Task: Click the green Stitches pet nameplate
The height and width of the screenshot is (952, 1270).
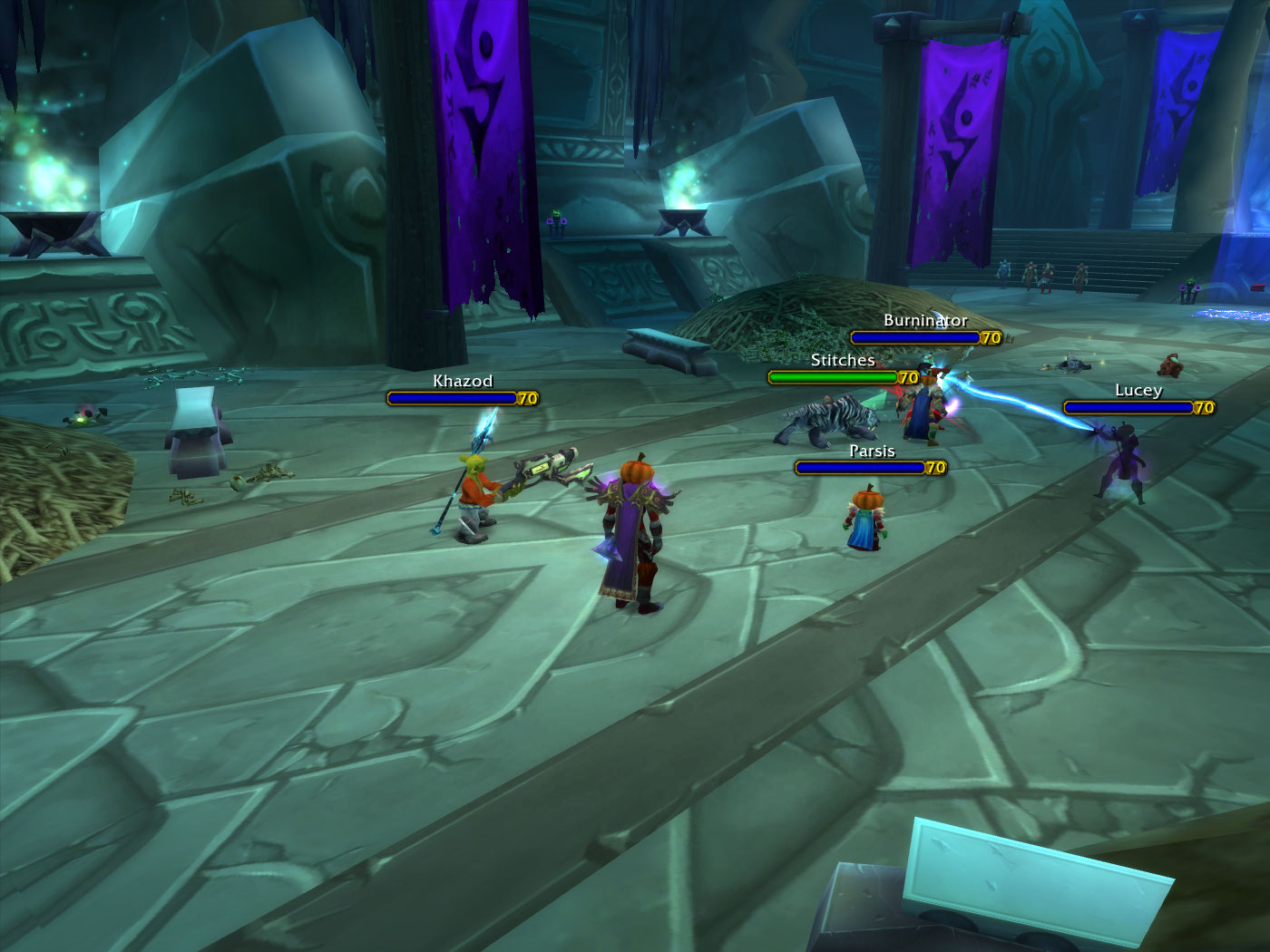Action: coord(833,377)
